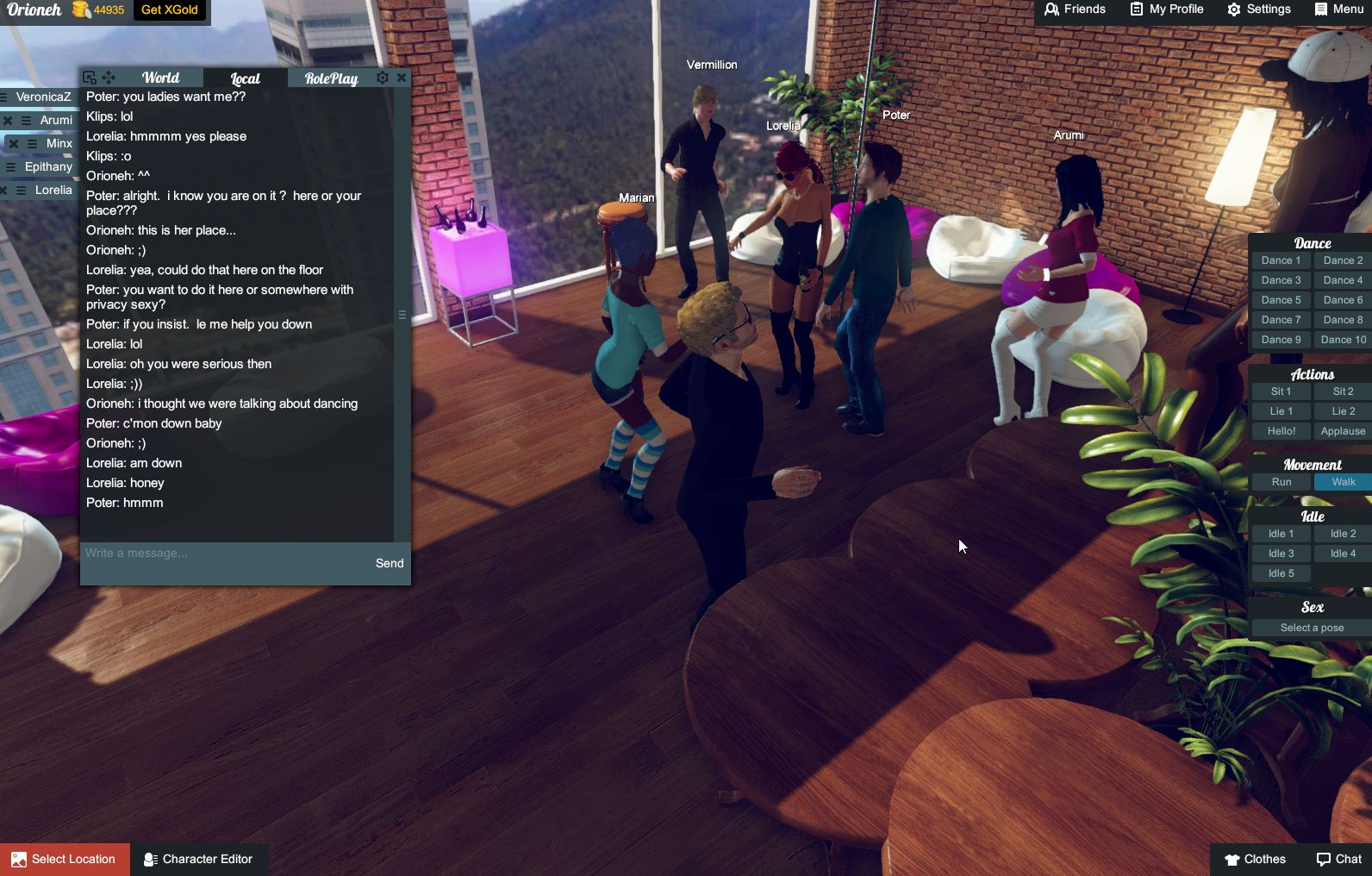
Task: Start Dance 5 animation
Action: pyautogui.click(x=1281, y=299)
